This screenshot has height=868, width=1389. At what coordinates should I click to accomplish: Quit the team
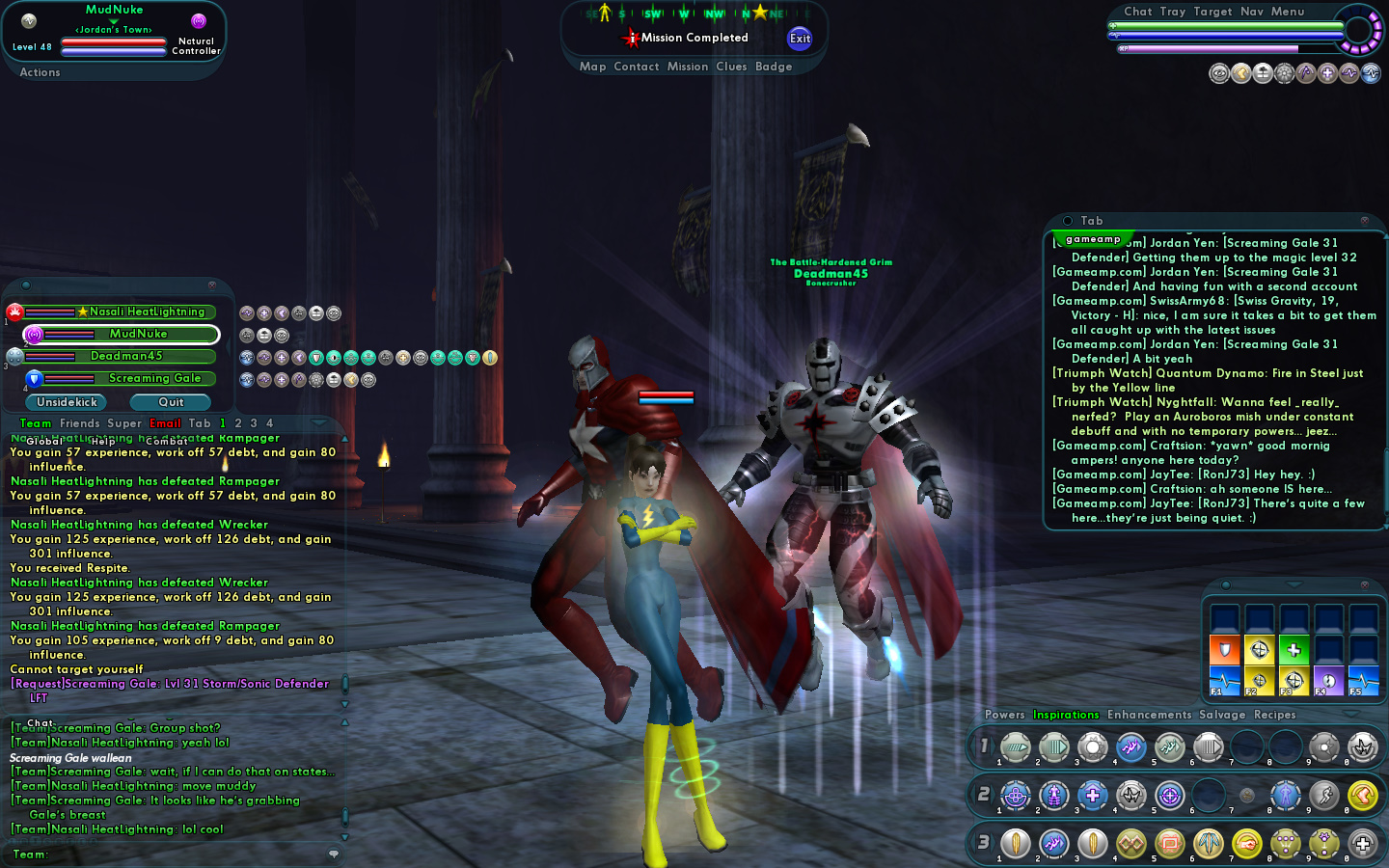(171, 402)
